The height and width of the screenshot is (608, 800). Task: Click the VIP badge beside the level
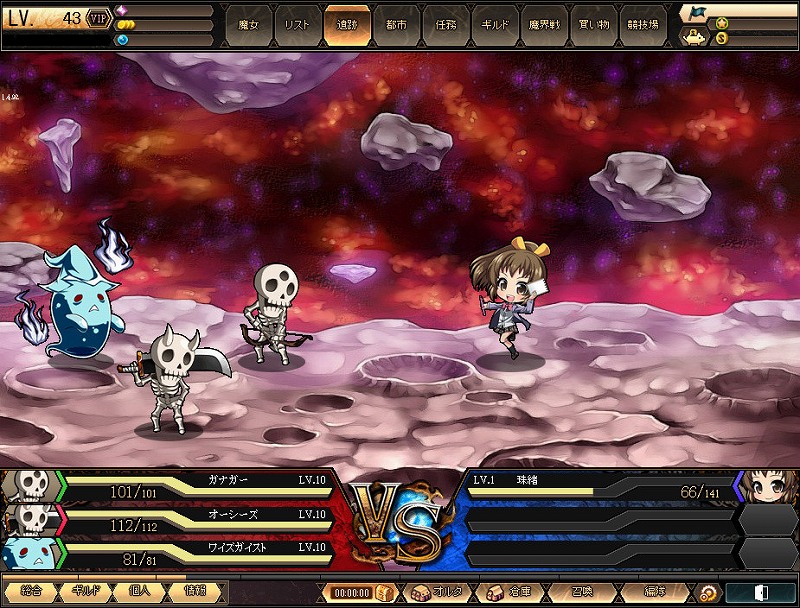(x=99, y=18)
